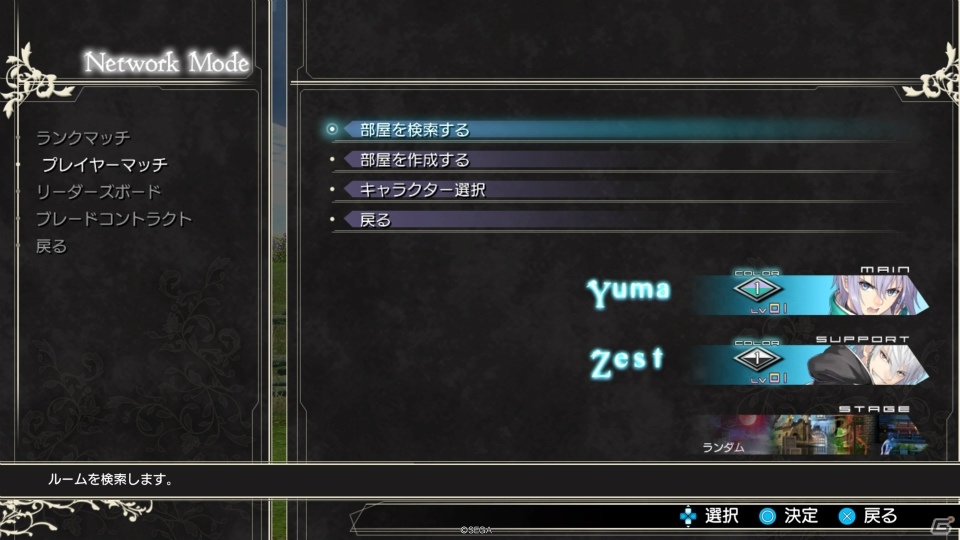
Task: Click 戻る in the left sidebar
Action: [52, 246]
